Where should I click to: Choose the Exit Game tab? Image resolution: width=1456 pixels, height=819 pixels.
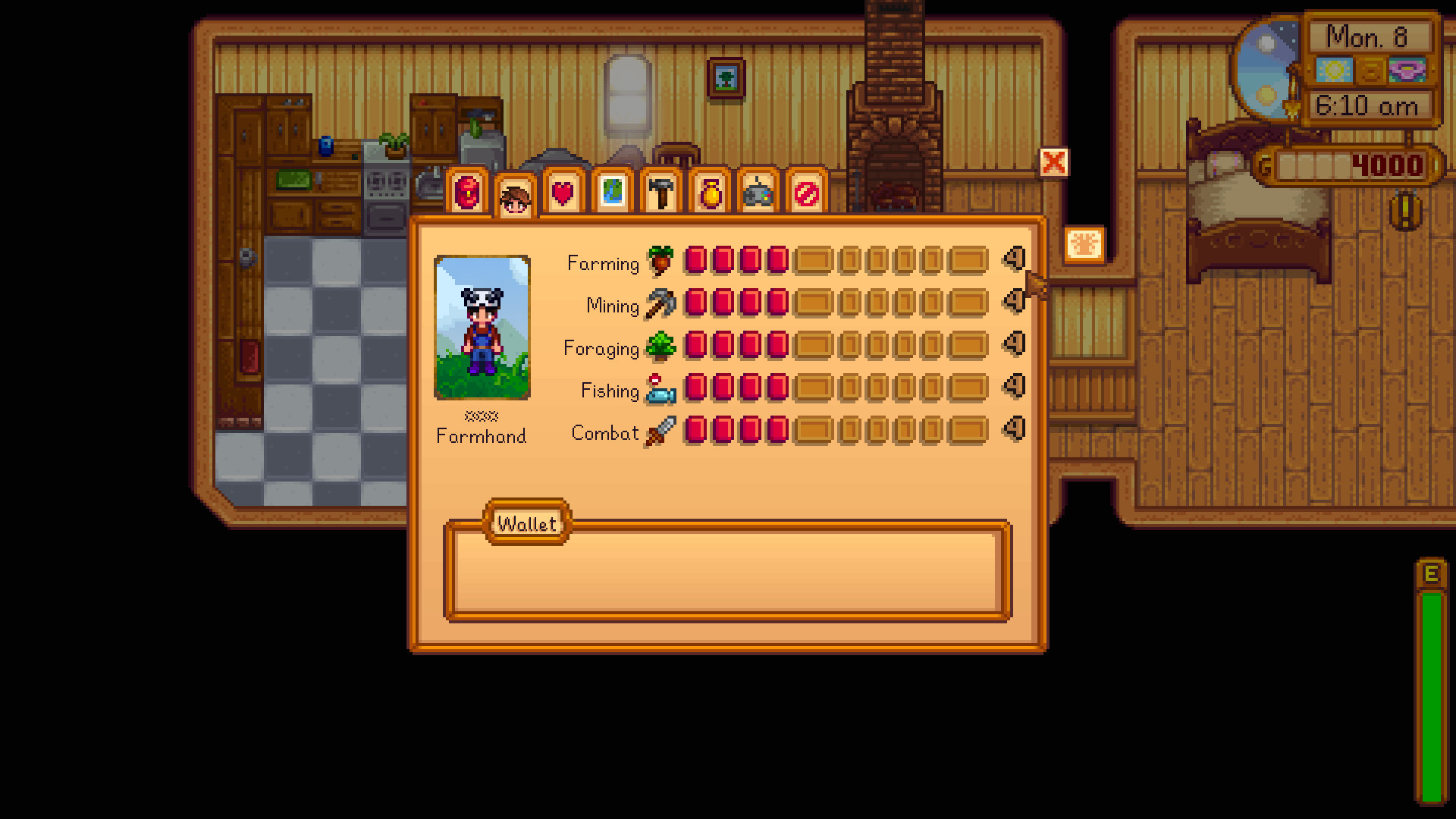tap(806, 193)
